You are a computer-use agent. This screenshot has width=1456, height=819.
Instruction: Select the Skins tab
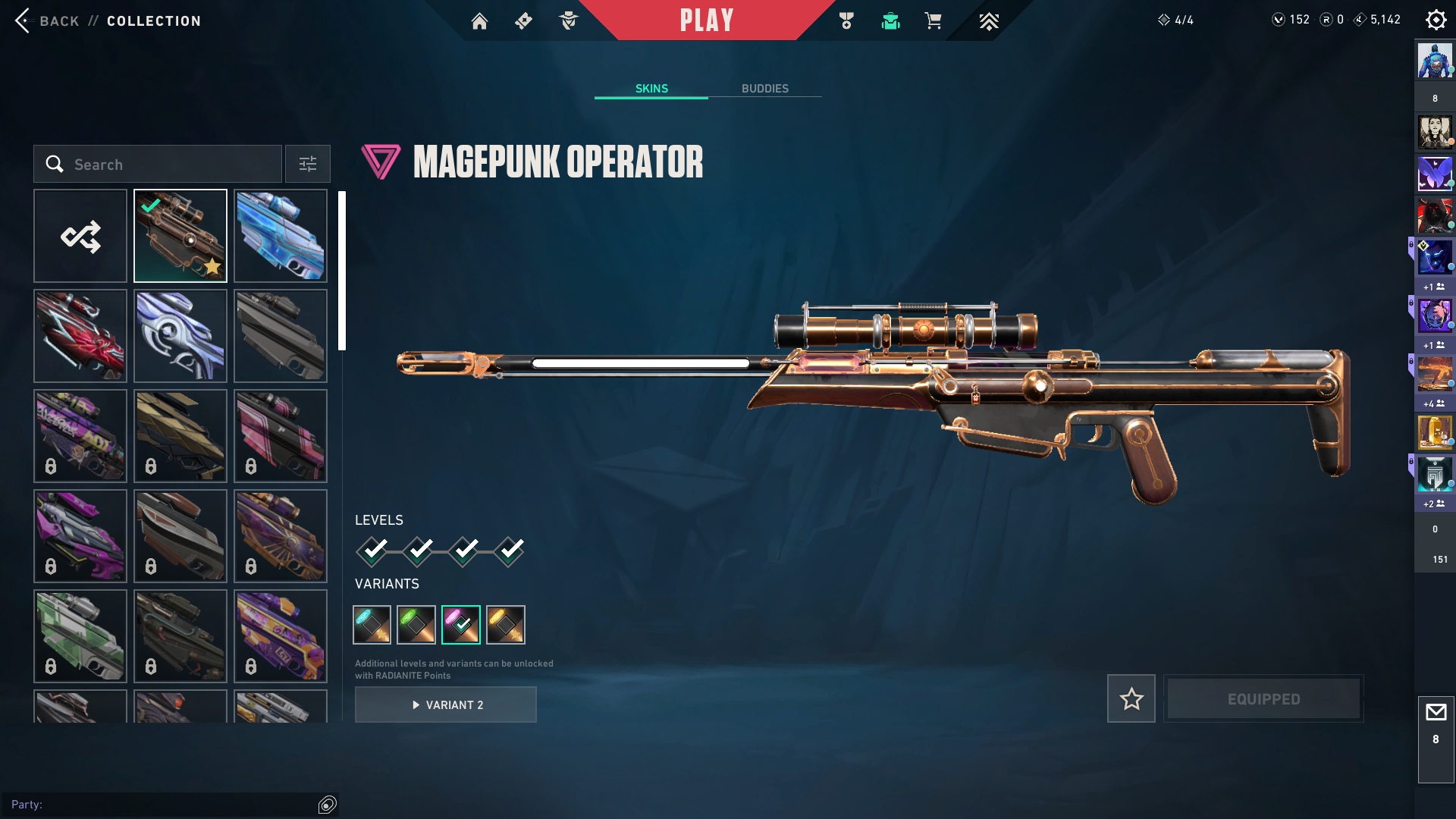[651, 89]
